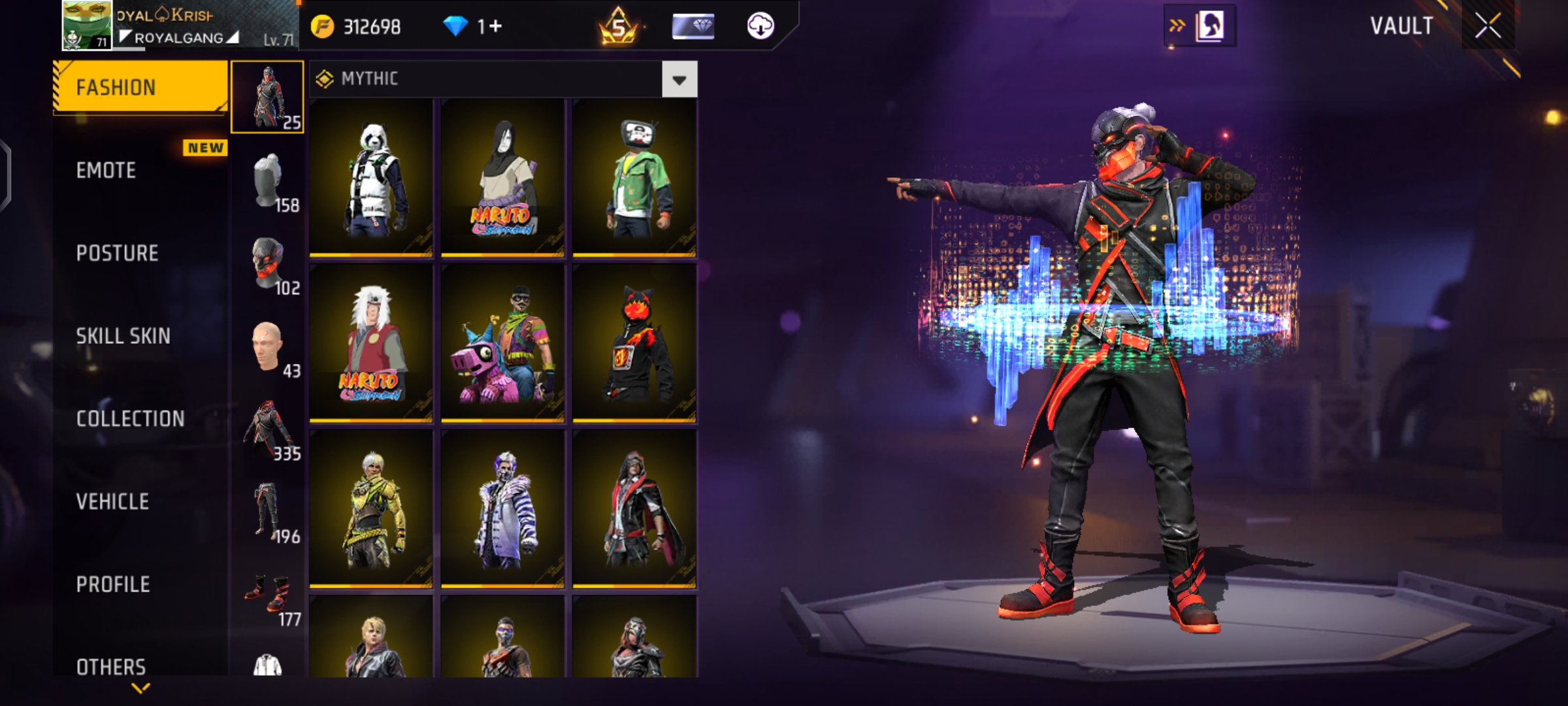Select the Orochimaru Naruto outfit
Image resolution: width=1568 pixels, height=706 pixels.
pos(502,178)
